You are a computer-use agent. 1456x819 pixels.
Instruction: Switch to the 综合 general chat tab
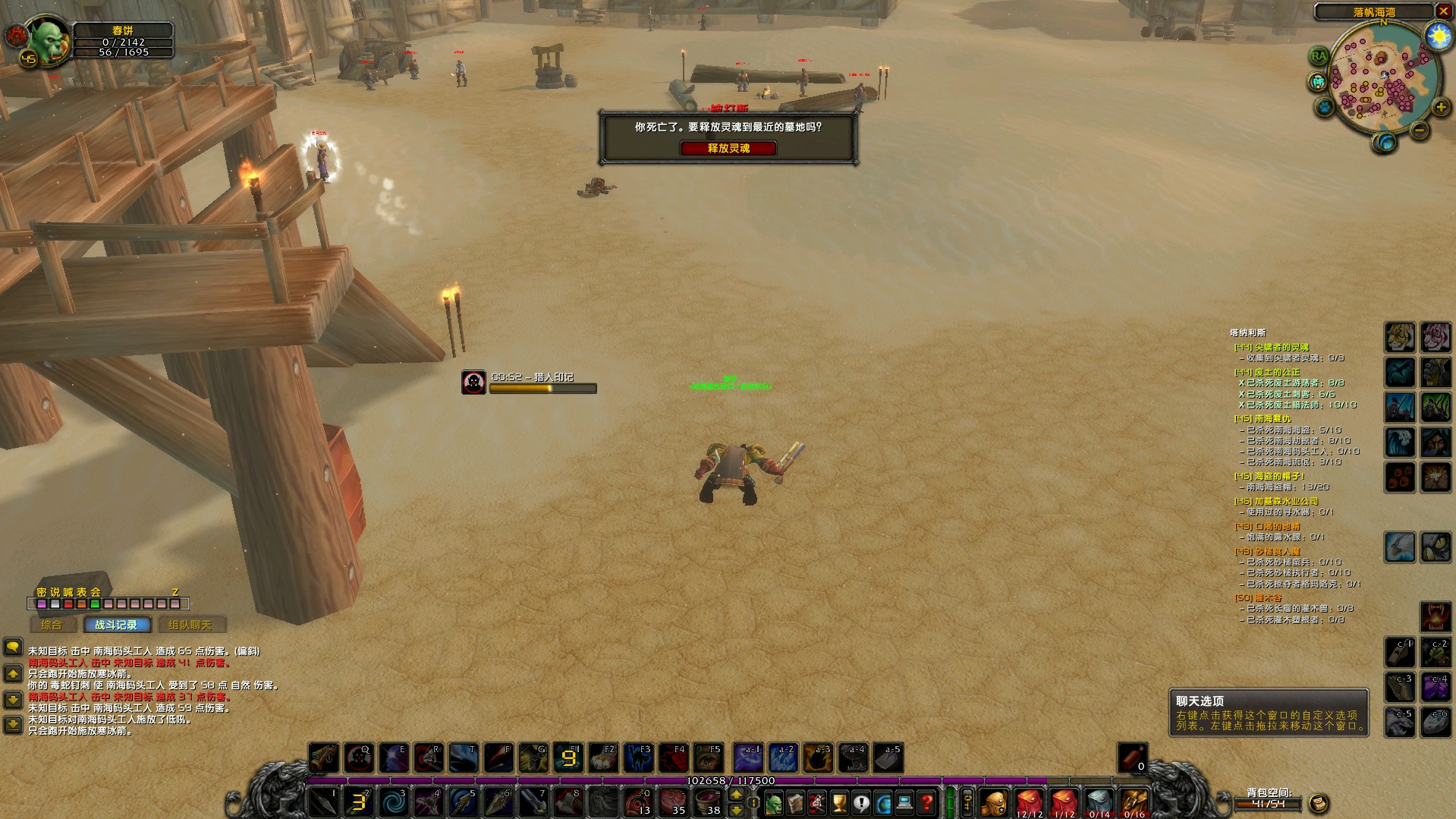pyautogui.click(x=52, y=625)
